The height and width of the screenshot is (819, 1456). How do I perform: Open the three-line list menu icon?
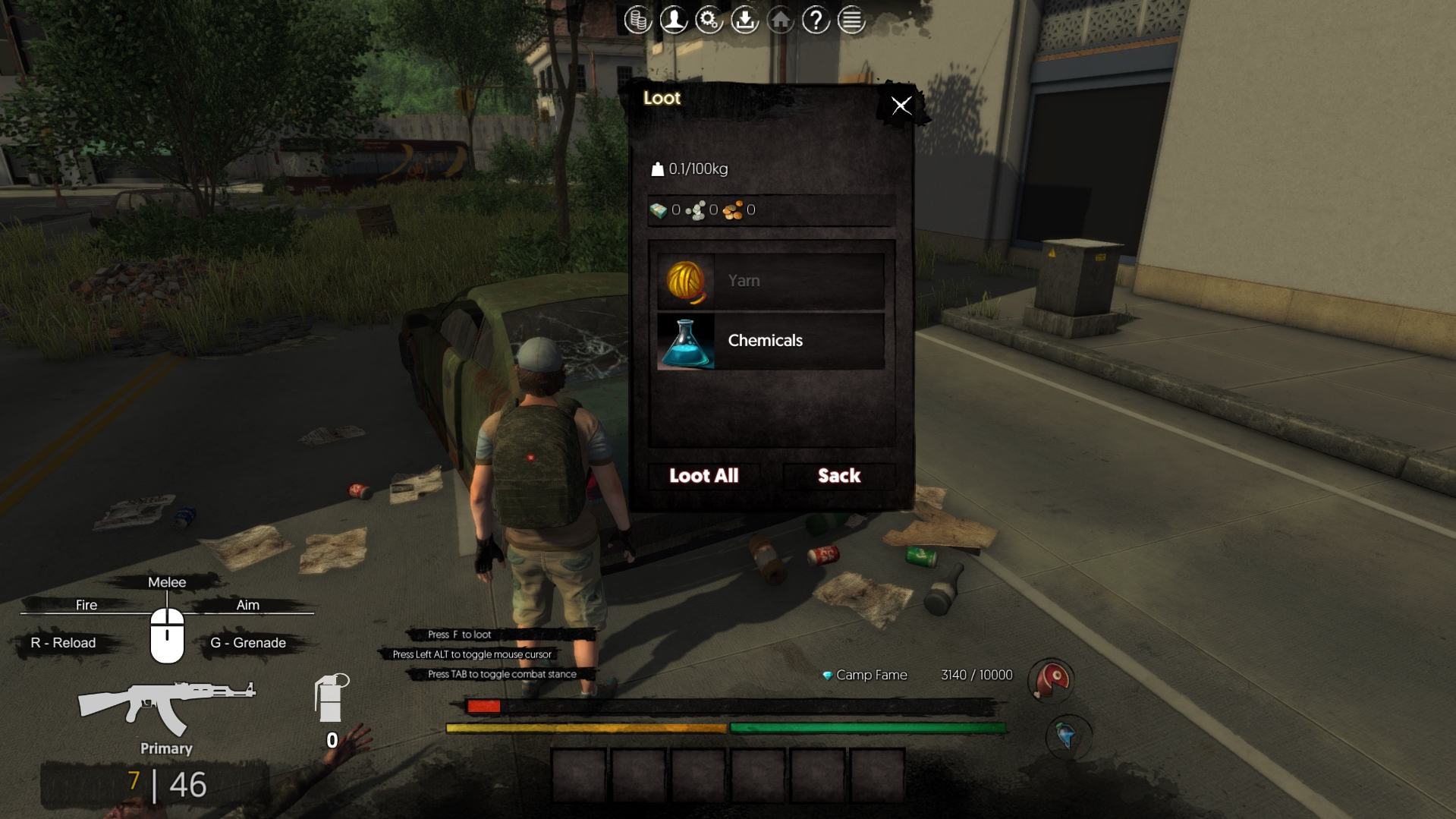(x=851, y=20)
